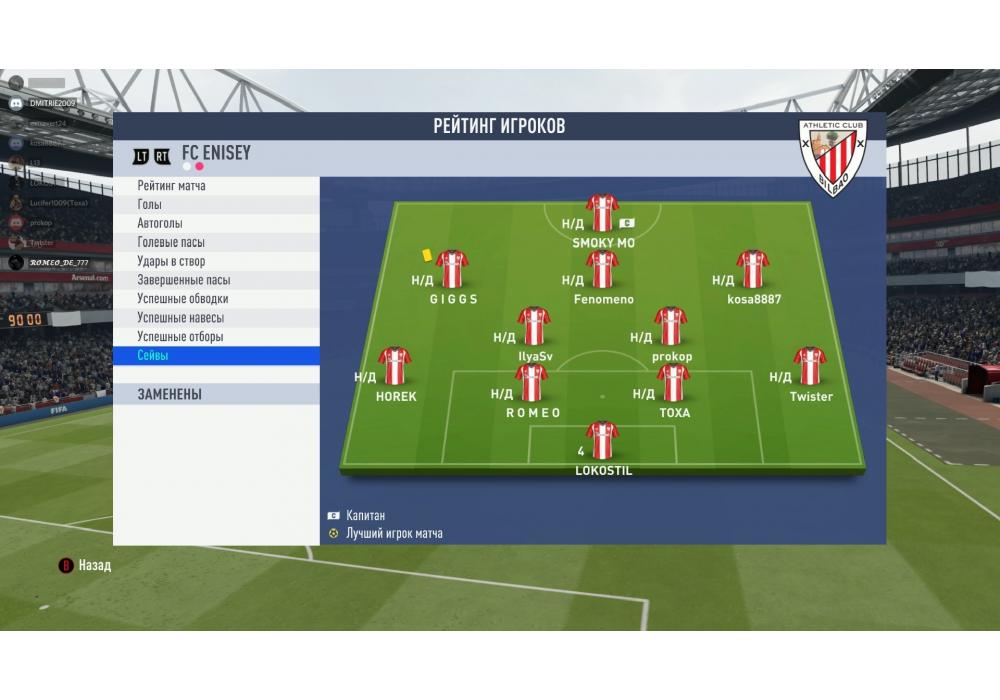Click the kosa8887 player shirt
1000x700 pixels.
(x=752, y=269)
